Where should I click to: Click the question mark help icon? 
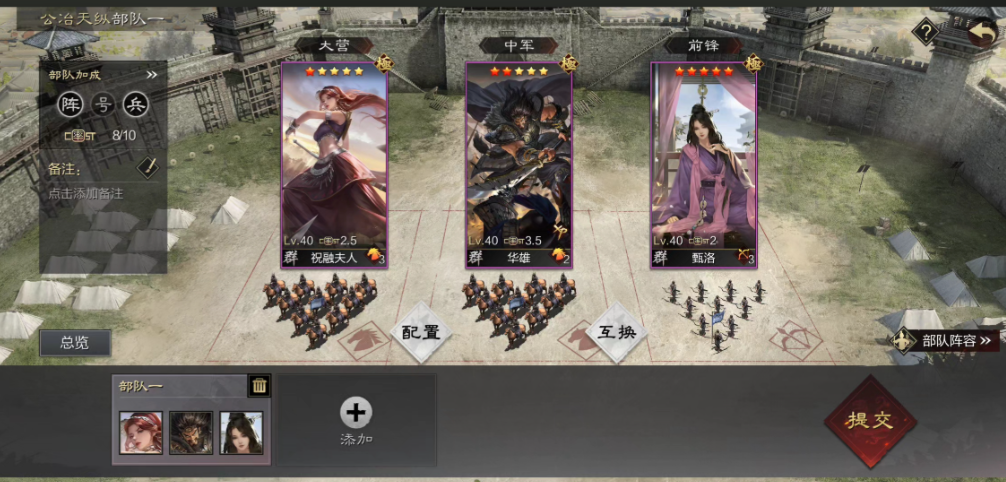926,32
